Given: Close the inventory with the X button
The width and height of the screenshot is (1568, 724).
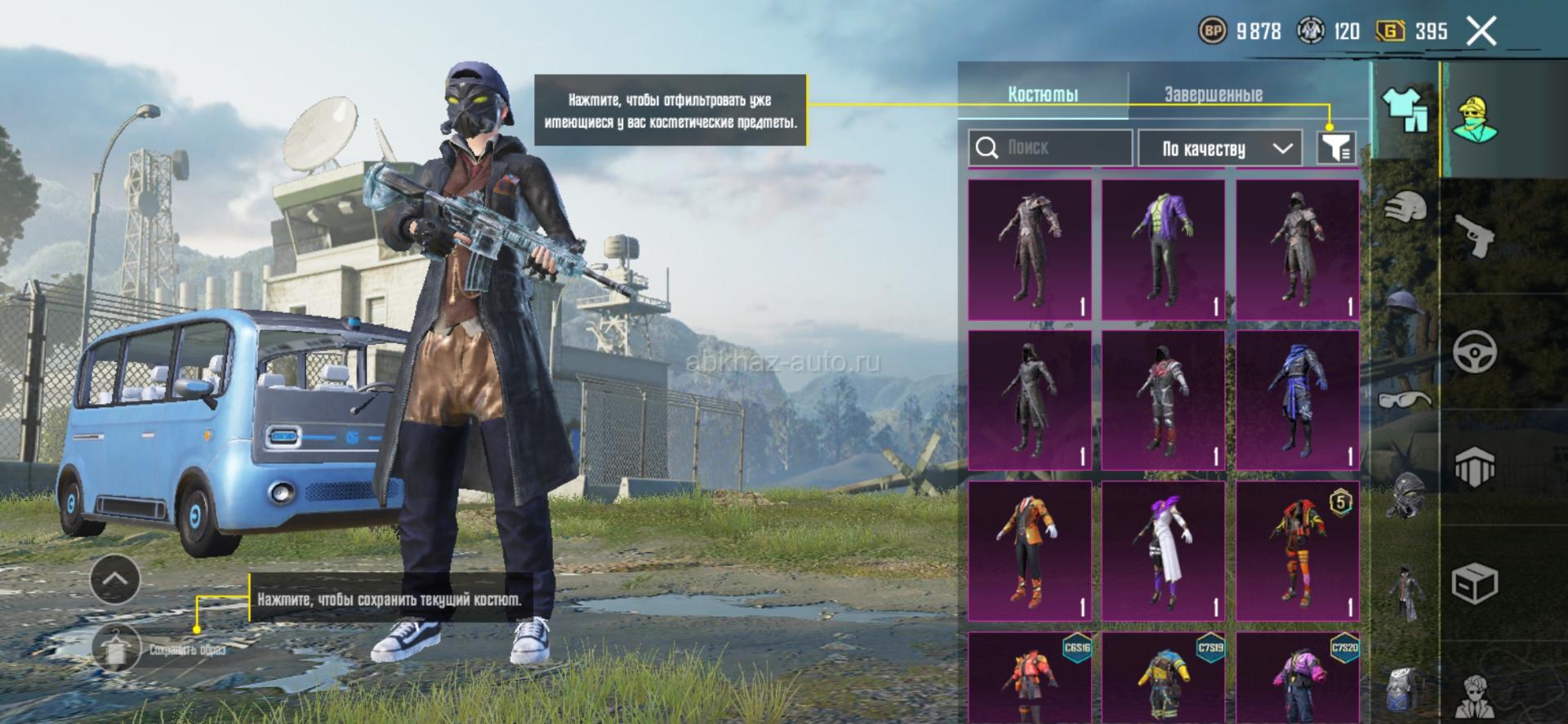Looking at the screenshot, I should (x=1481, y=32).
